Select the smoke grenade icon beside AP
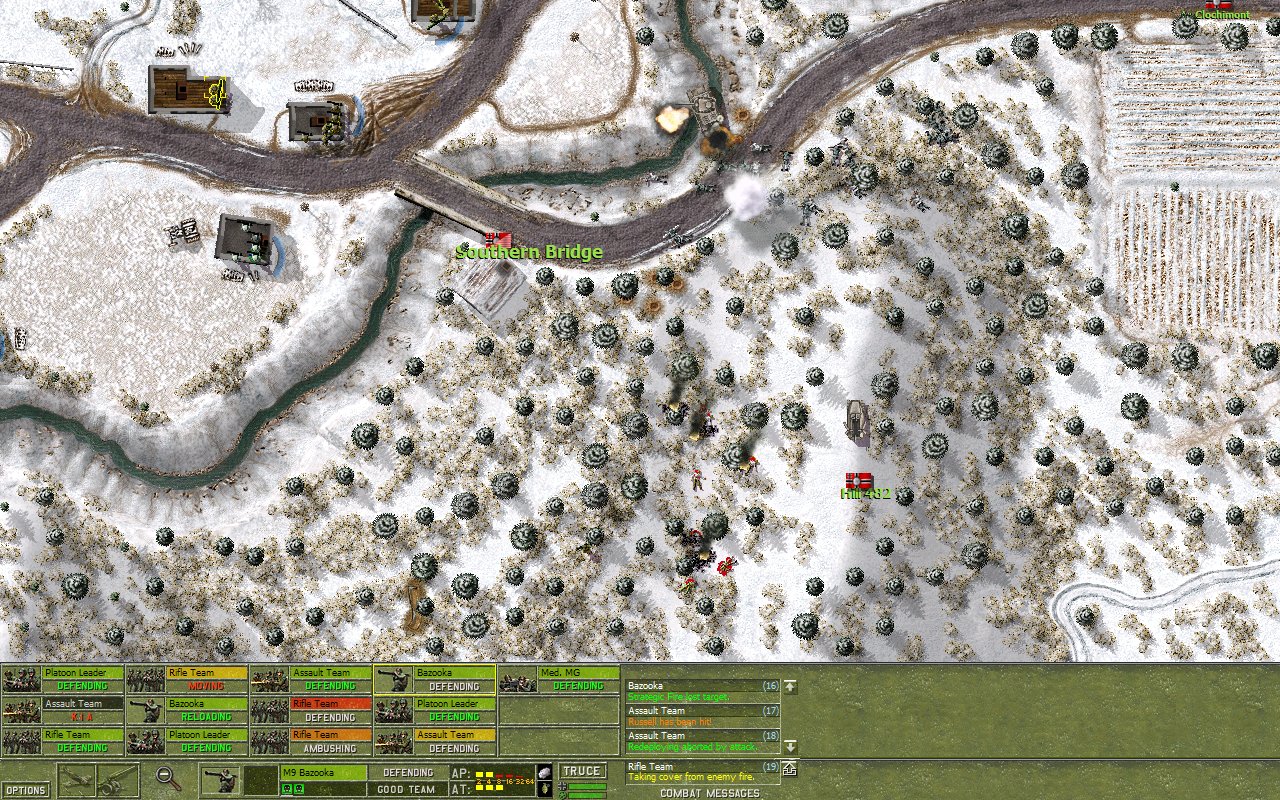This screenshot has width=1280, height=800. 544,772
